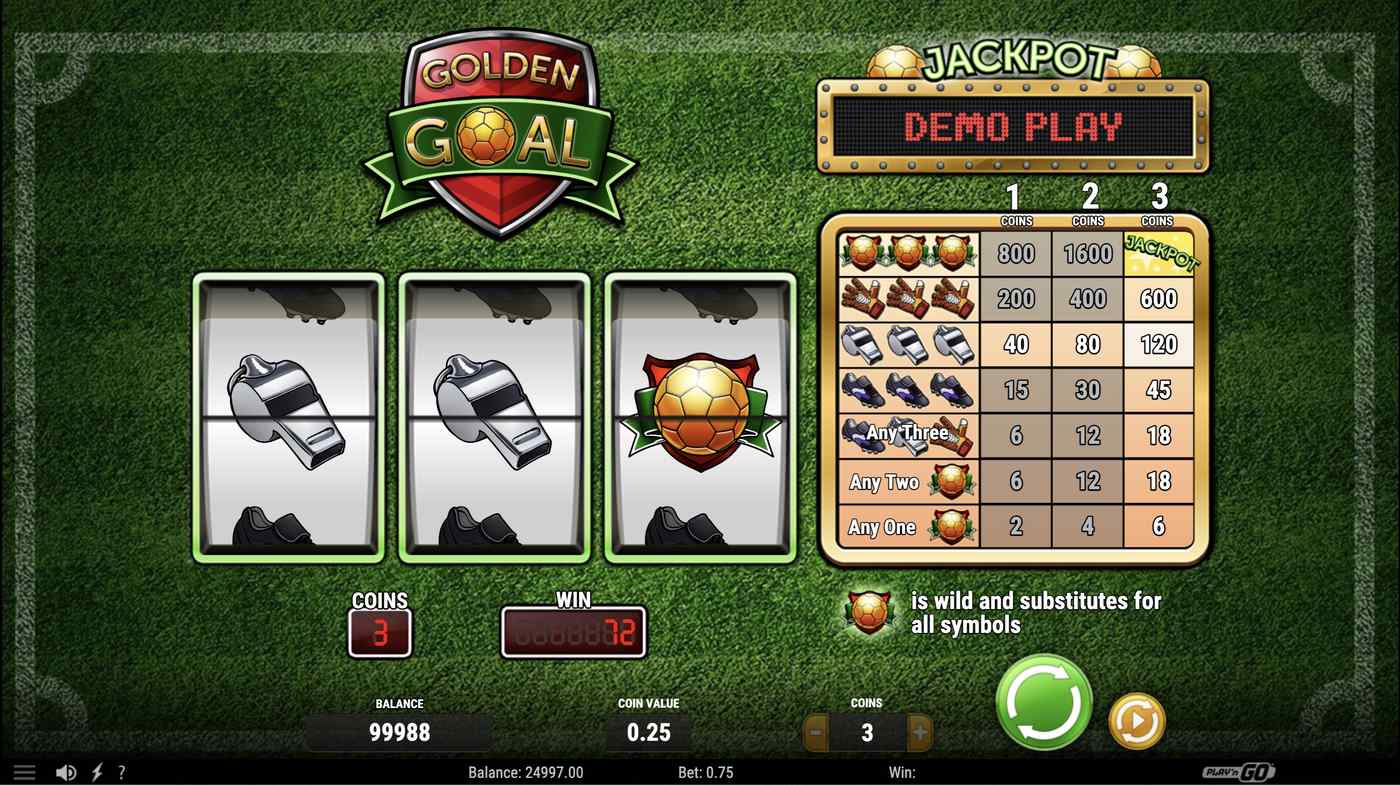Viewport: 1400px width, 785px height.
Task: Decrease coins with the minus stepper
Action: pos(815,732)
